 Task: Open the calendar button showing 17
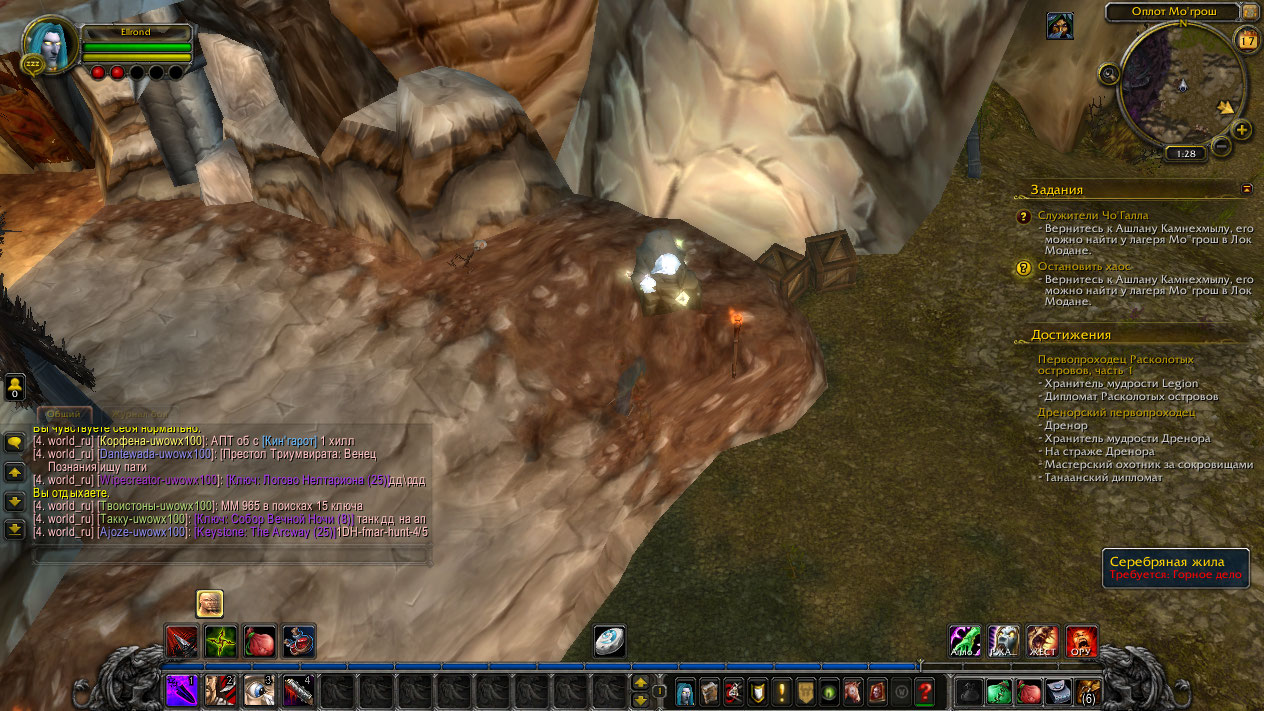(x=1247, y=40)
